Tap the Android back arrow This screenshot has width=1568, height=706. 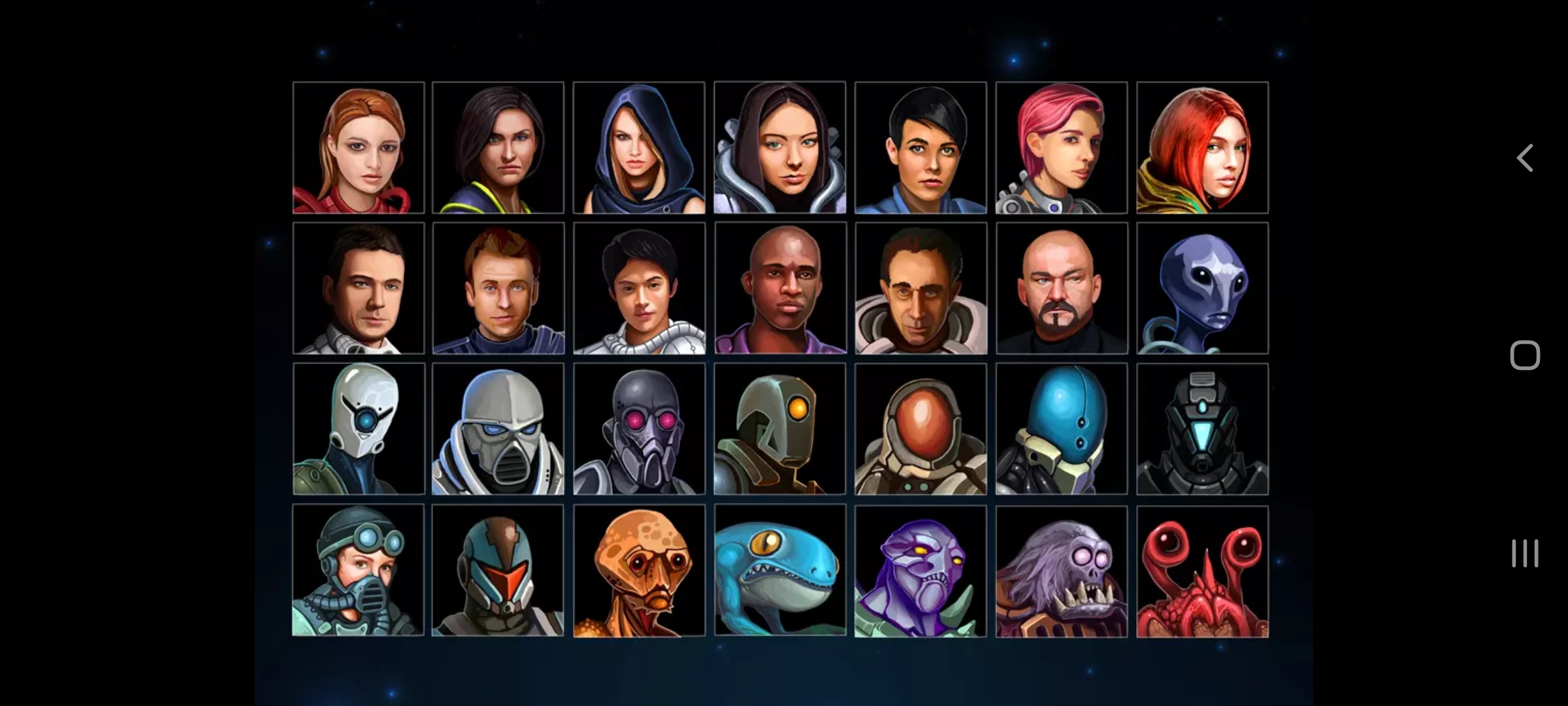[x=1525, y=158]
